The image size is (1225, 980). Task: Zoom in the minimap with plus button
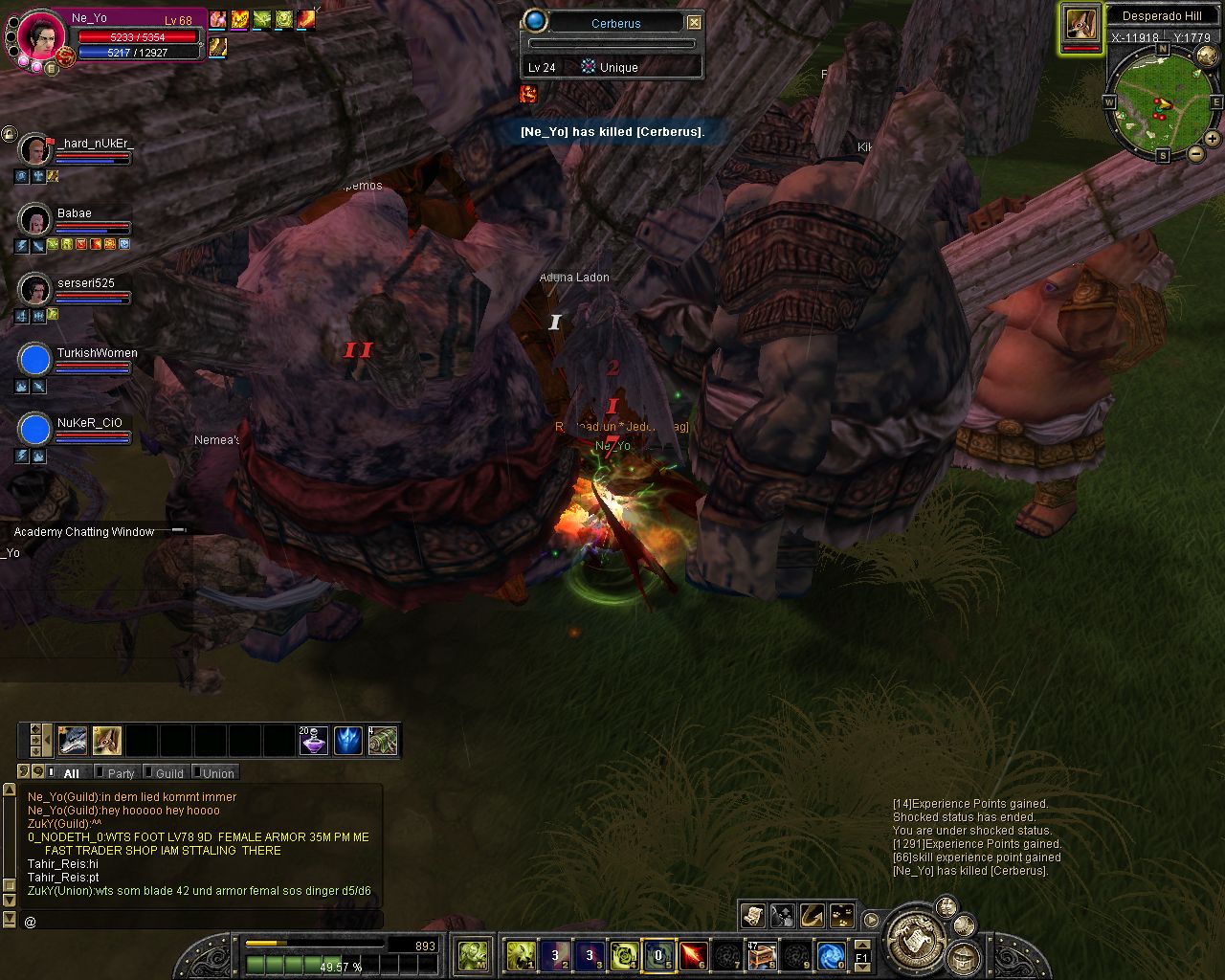pos(1213,140)
